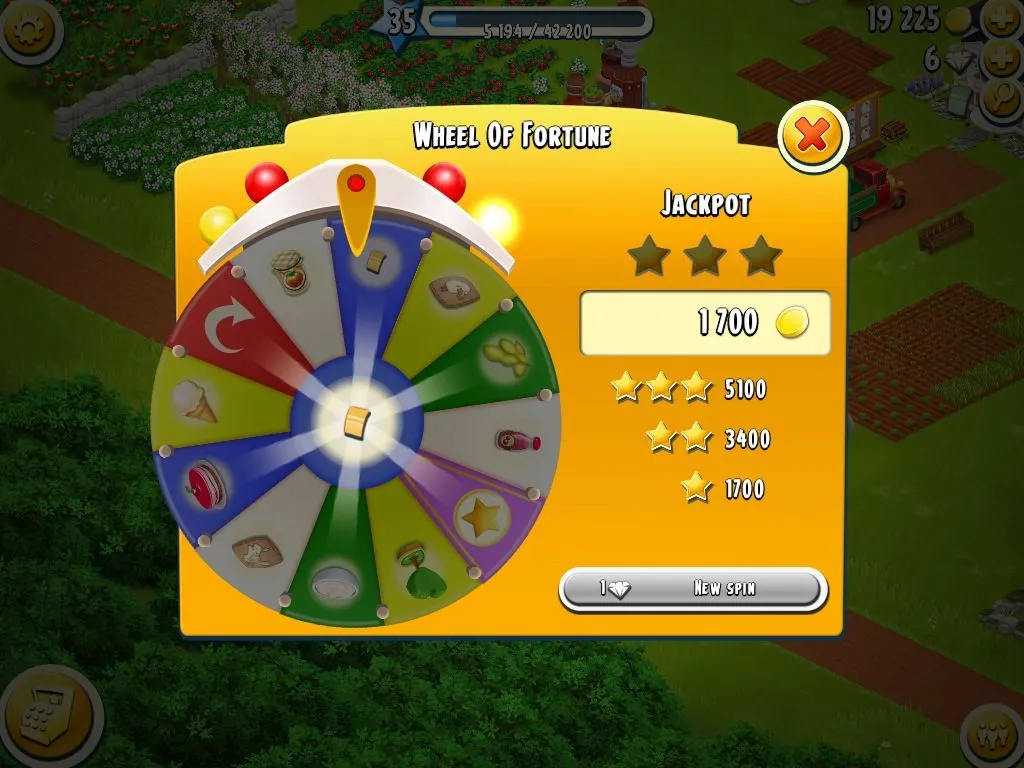Add more coins with the plus button

point(1001,18)
